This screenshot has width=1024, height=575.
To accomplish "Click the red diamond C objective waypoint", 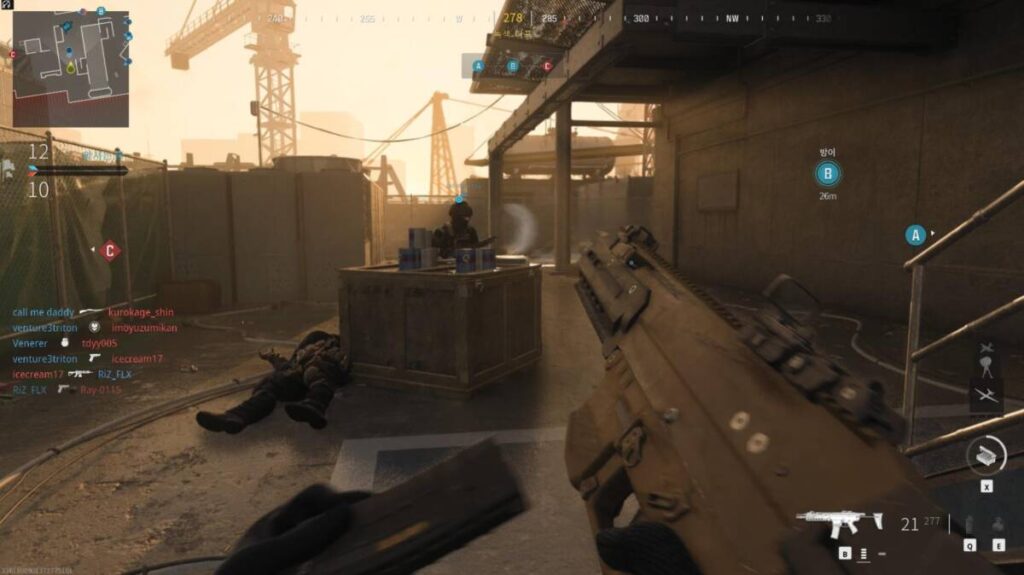I will coord(110,251).
